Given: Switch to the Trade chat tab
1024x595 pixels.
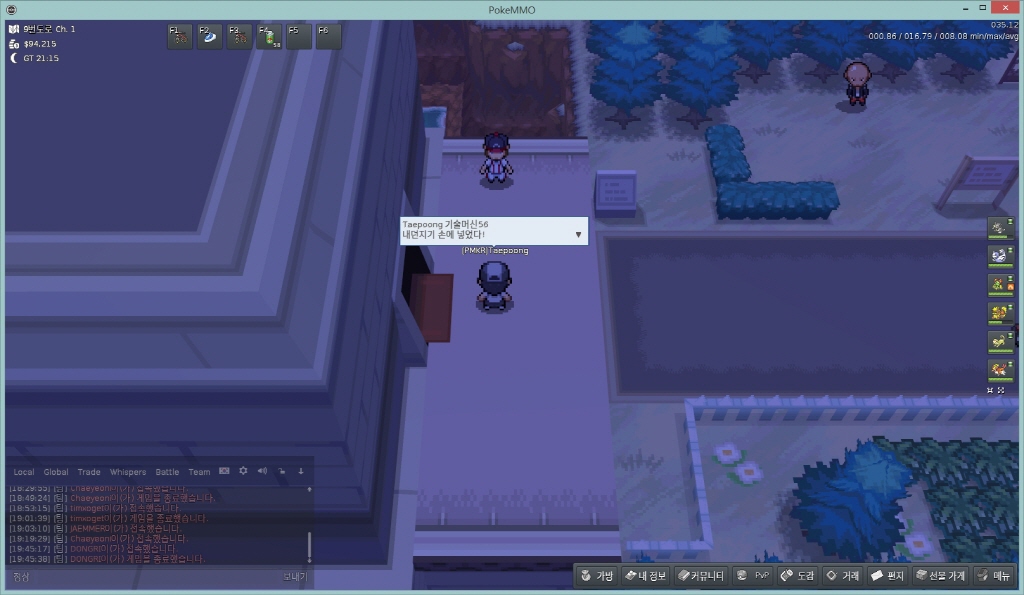Looking at the screenshot, I should 89,472.
